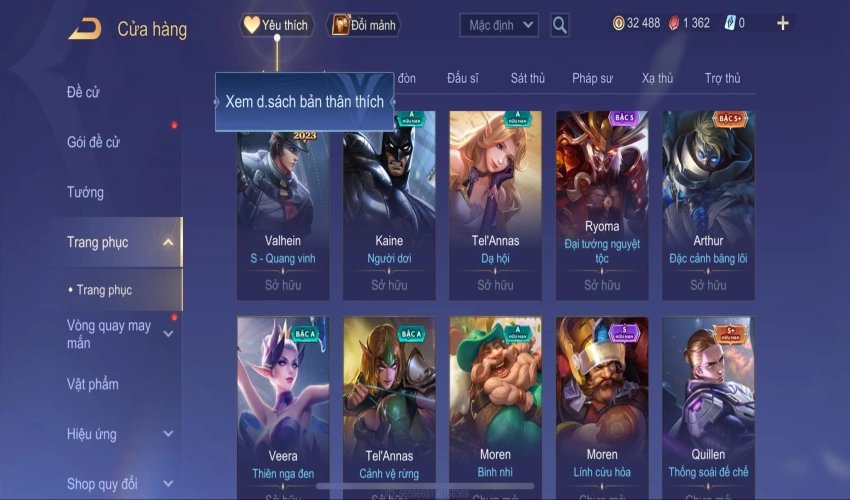Choose the Quillen Thống soái đế chế skin

[708, 405]
